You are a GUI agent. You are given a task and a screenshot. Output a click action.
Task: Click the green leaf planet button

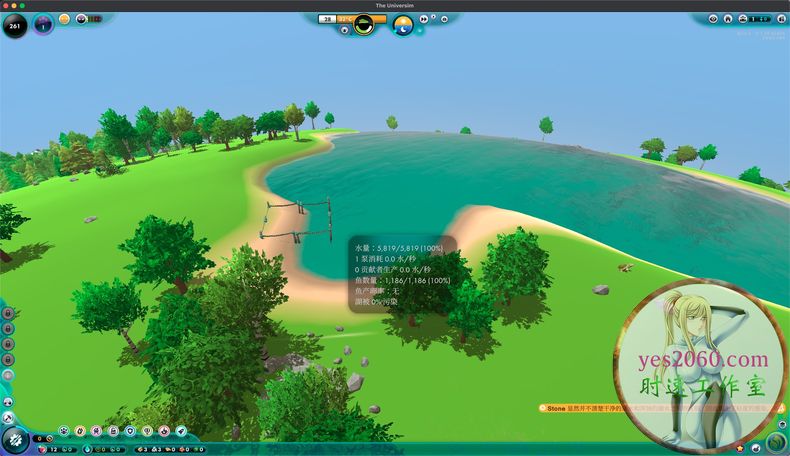click(x=777, y=442)
